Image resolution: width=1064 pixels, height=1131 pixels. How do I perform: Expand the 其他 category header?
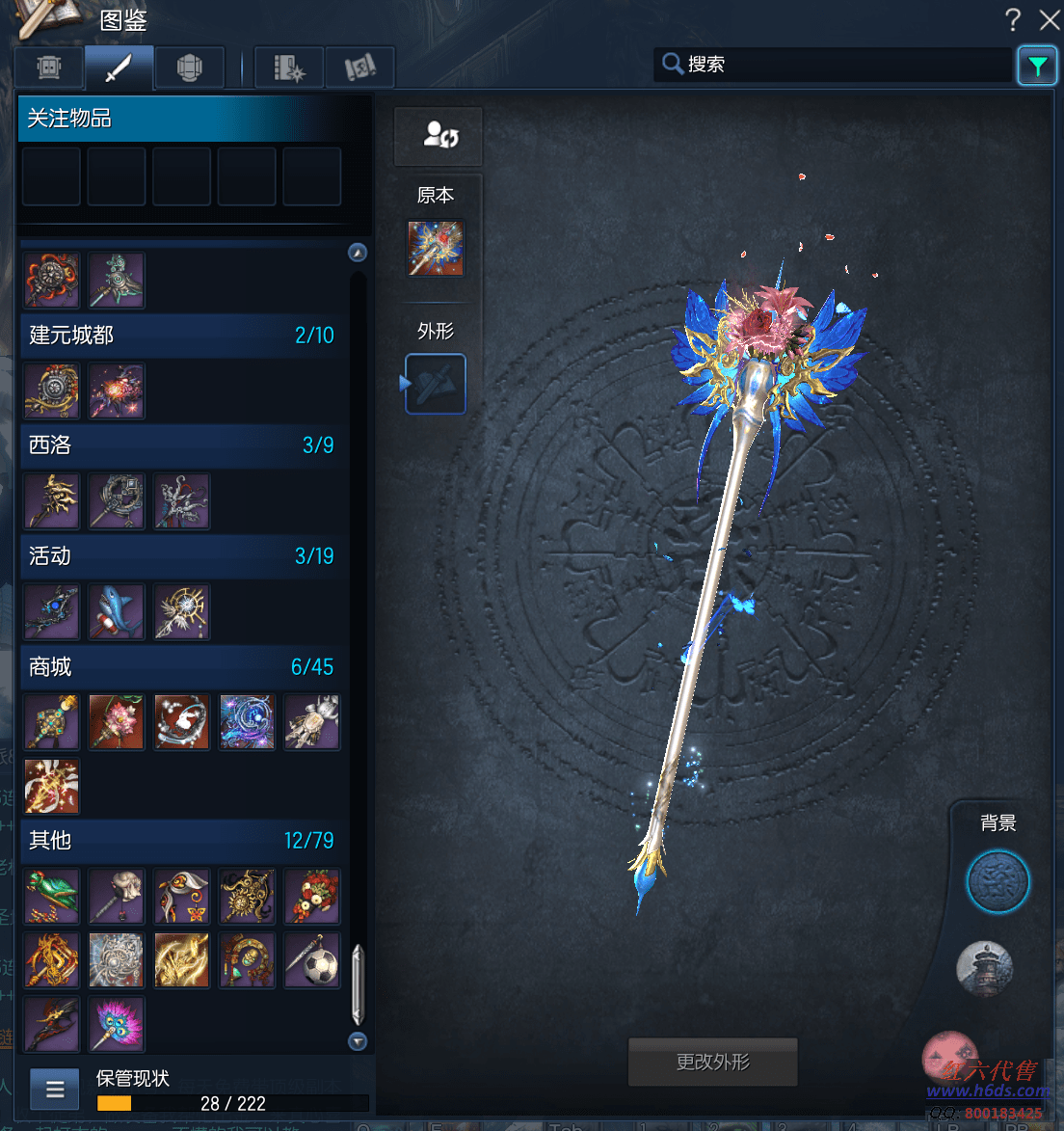(181, 840)
